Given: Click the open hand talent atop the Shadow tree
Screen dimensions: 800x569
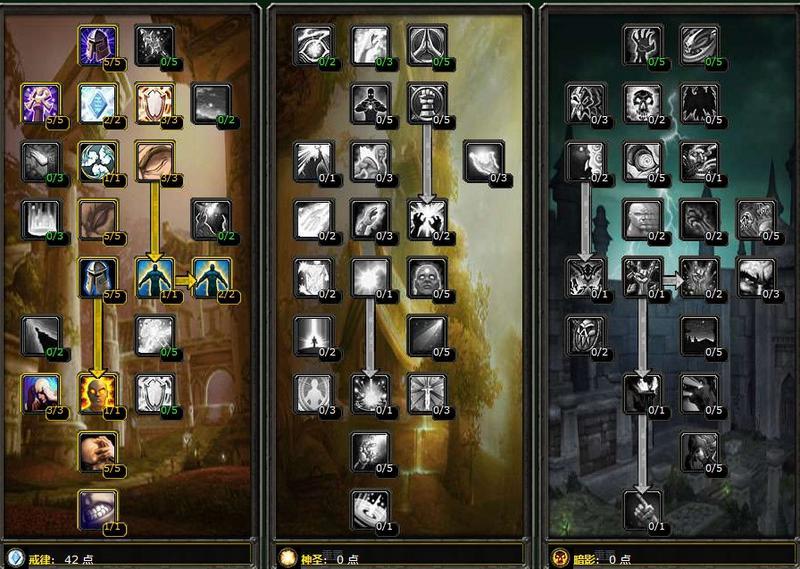Looking at the screenshot, I should 643,44.
